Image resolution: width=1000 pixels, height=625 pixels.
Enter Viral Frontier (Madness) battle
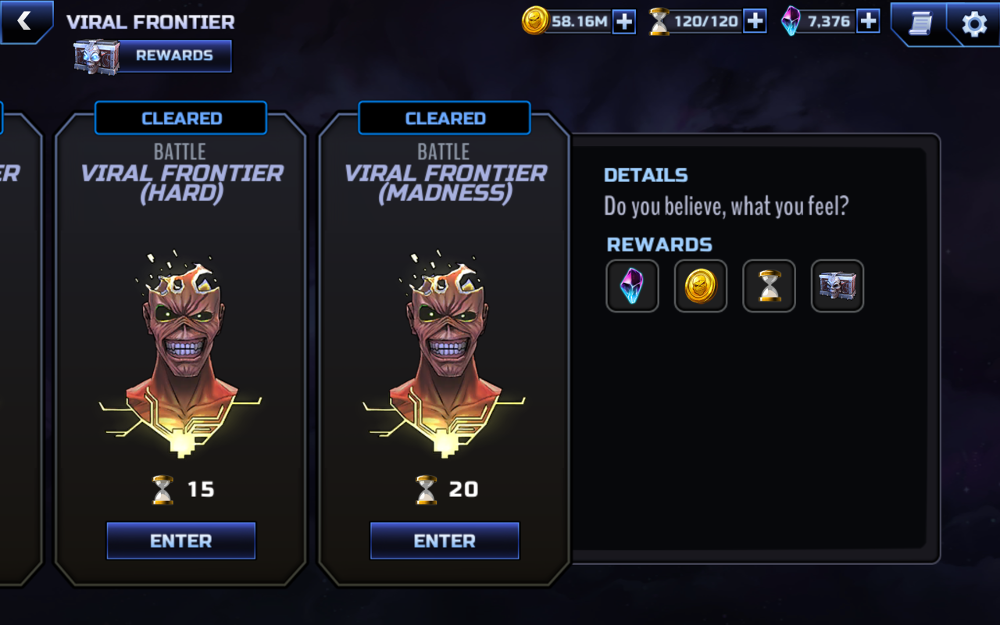[445, 541]
